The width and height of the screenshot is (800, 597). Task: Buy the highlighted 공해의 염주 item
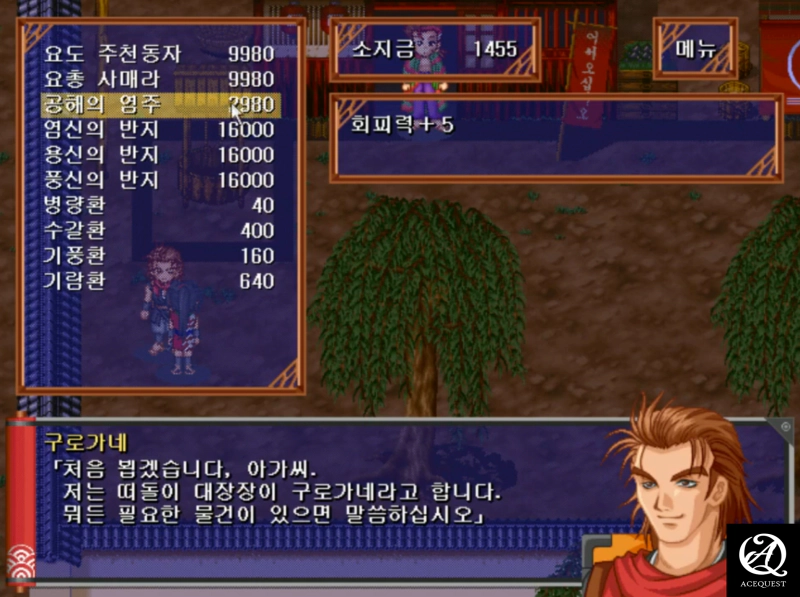(158, 104)
